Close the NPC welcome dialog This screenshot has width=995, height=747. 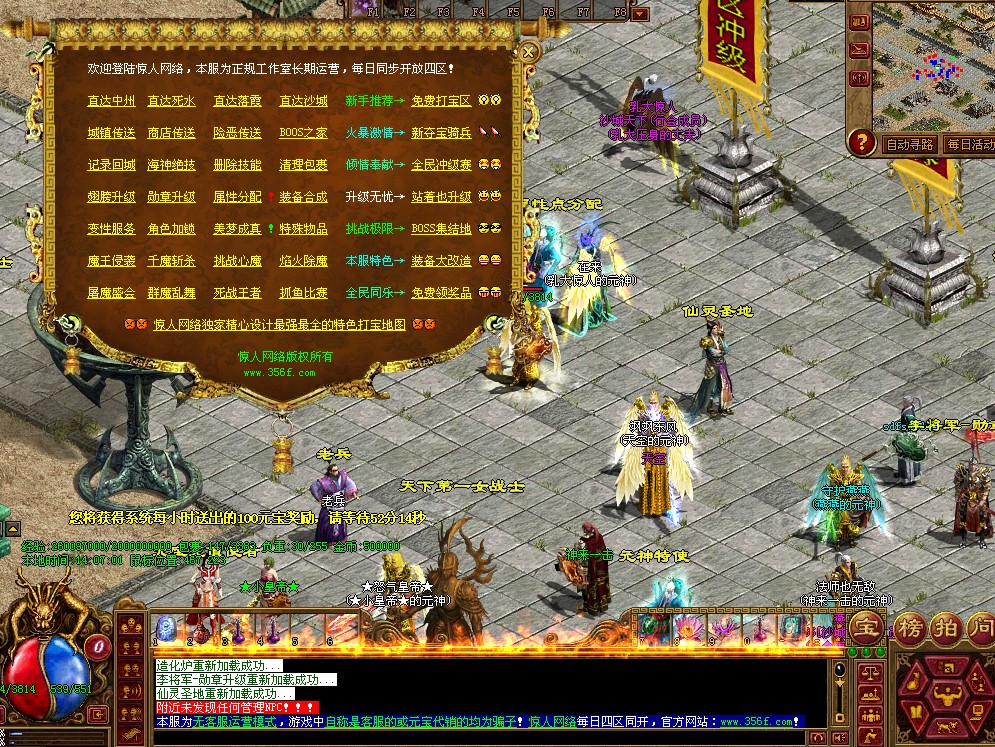tap(530, 52)
